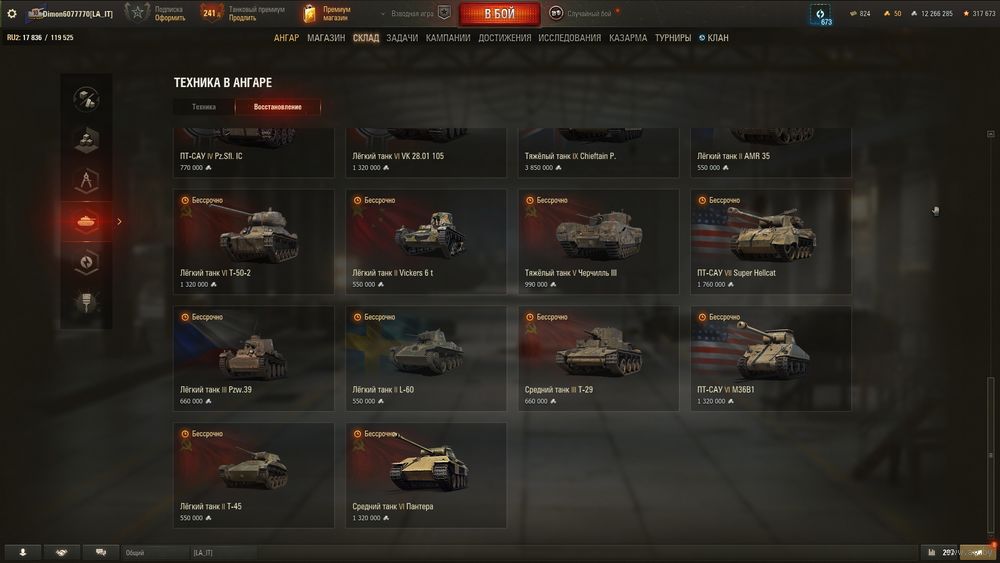Select the Восстановление tab

[278, 106]
